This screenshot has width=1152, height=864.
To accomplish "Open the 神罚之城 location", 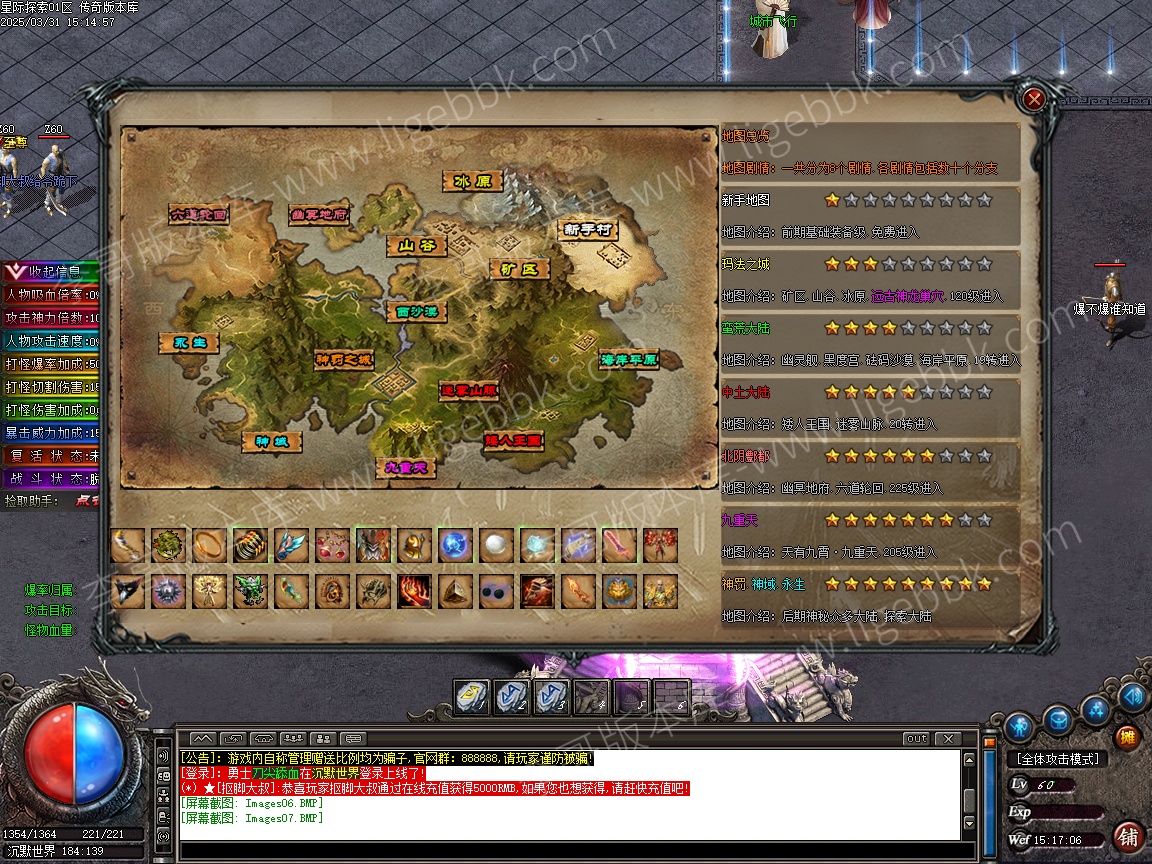I will (343, 359).
